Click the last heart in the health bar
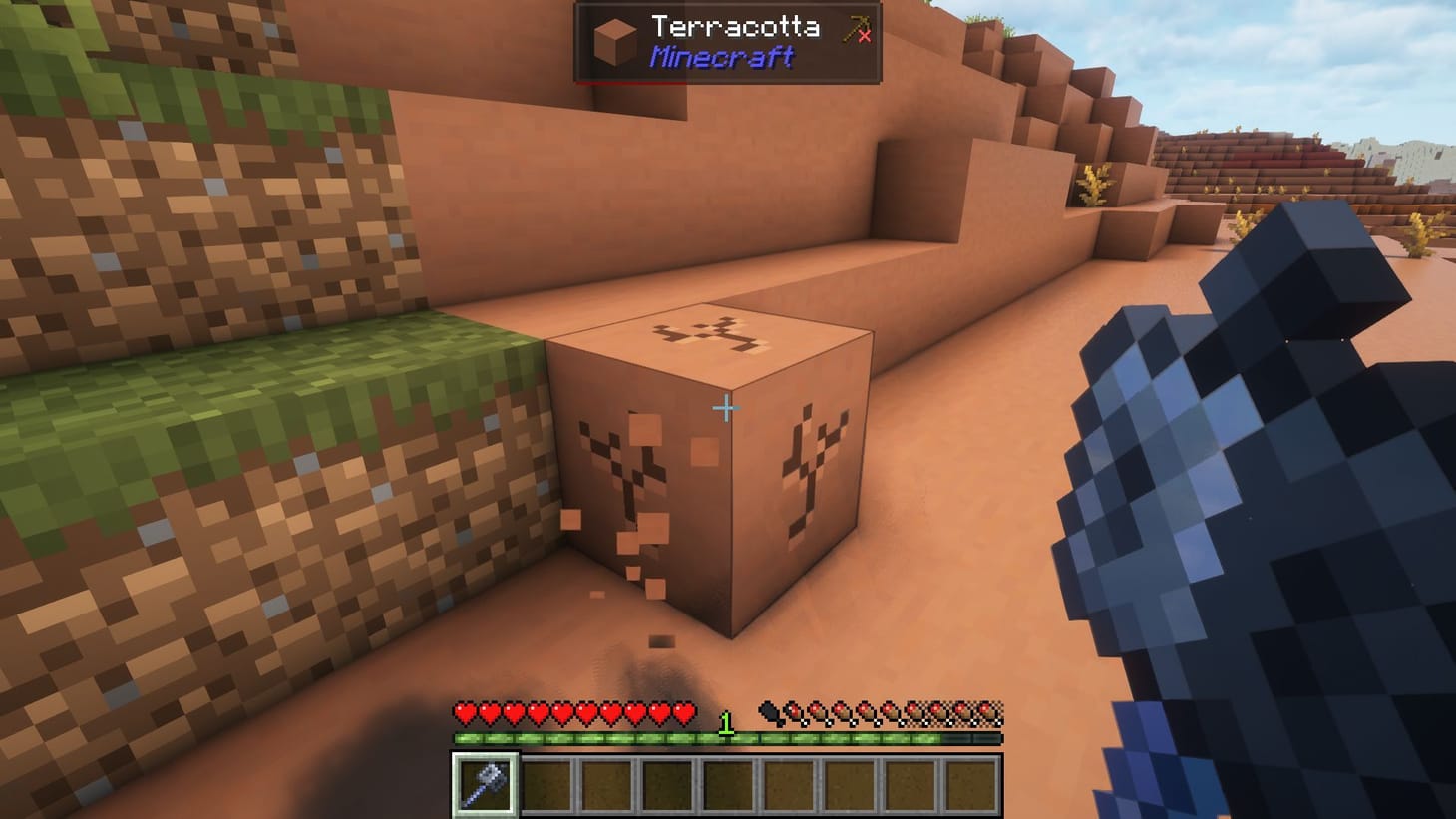 (684, 713)
